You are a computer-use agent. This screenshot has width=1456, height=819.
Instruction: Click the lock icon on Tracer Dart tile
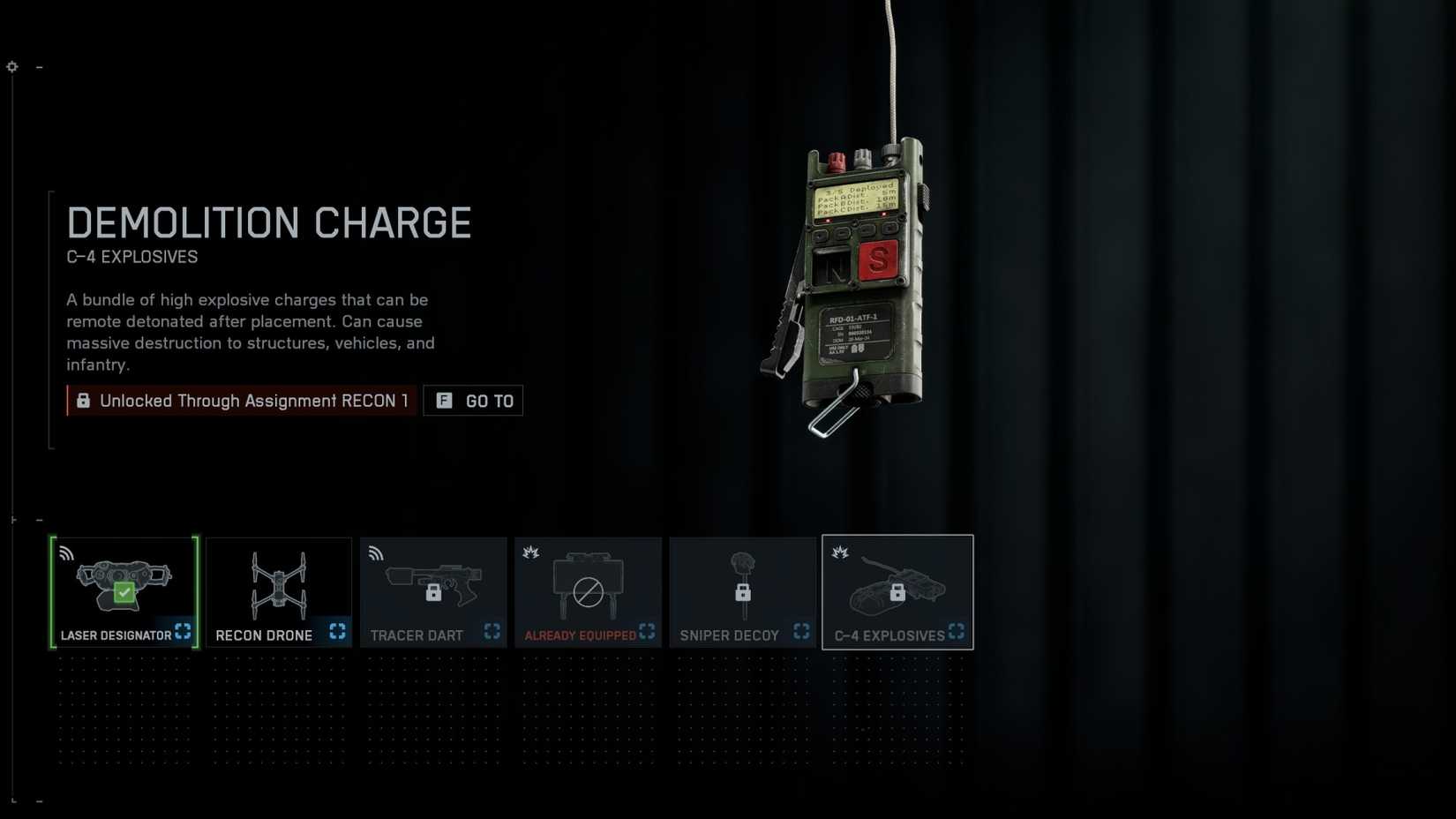point(433,593)
